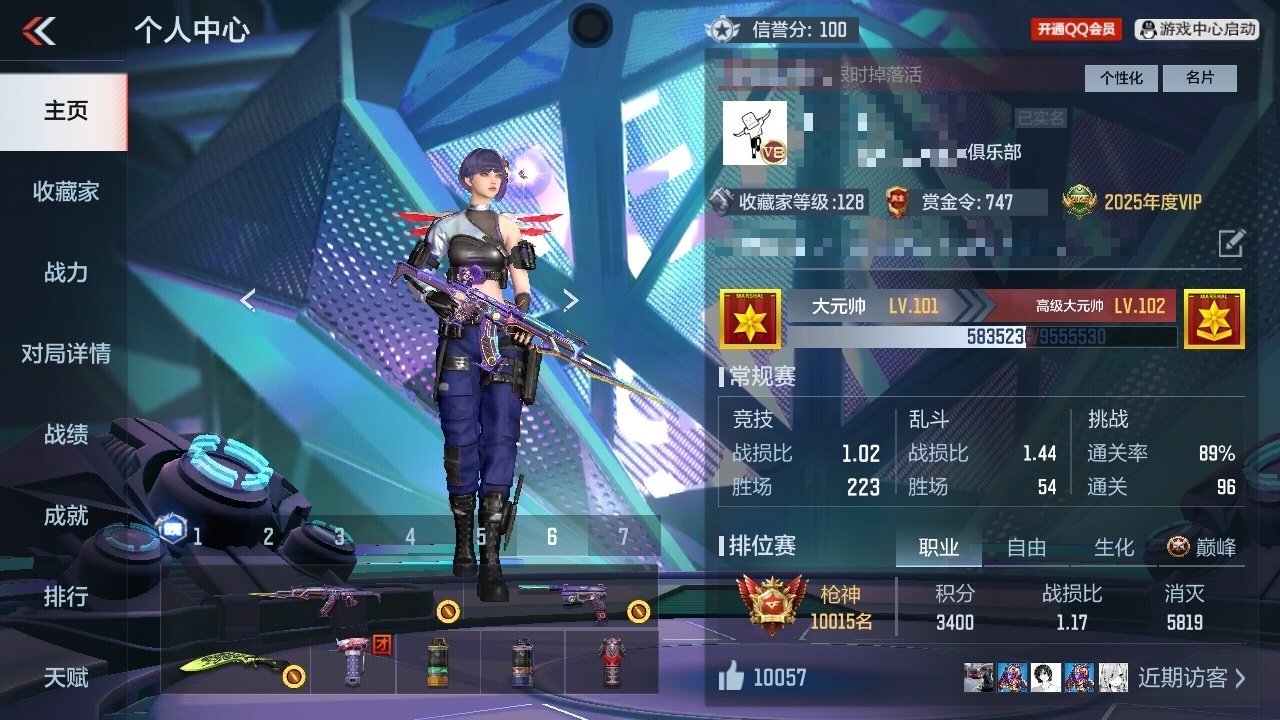Tap the 游戏中心启动 button
The height and width of the screenshot is (720, 1280).
pyautogui.click(x=1197, y=30)
